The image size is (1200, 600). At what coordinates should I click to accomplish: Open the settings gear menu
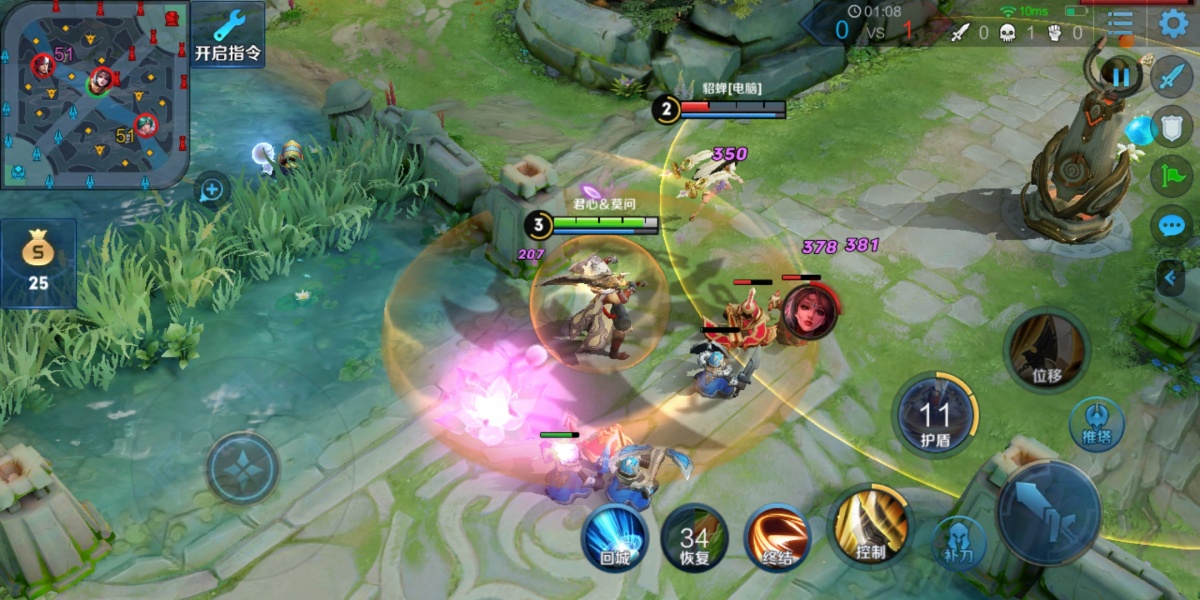1174,22
